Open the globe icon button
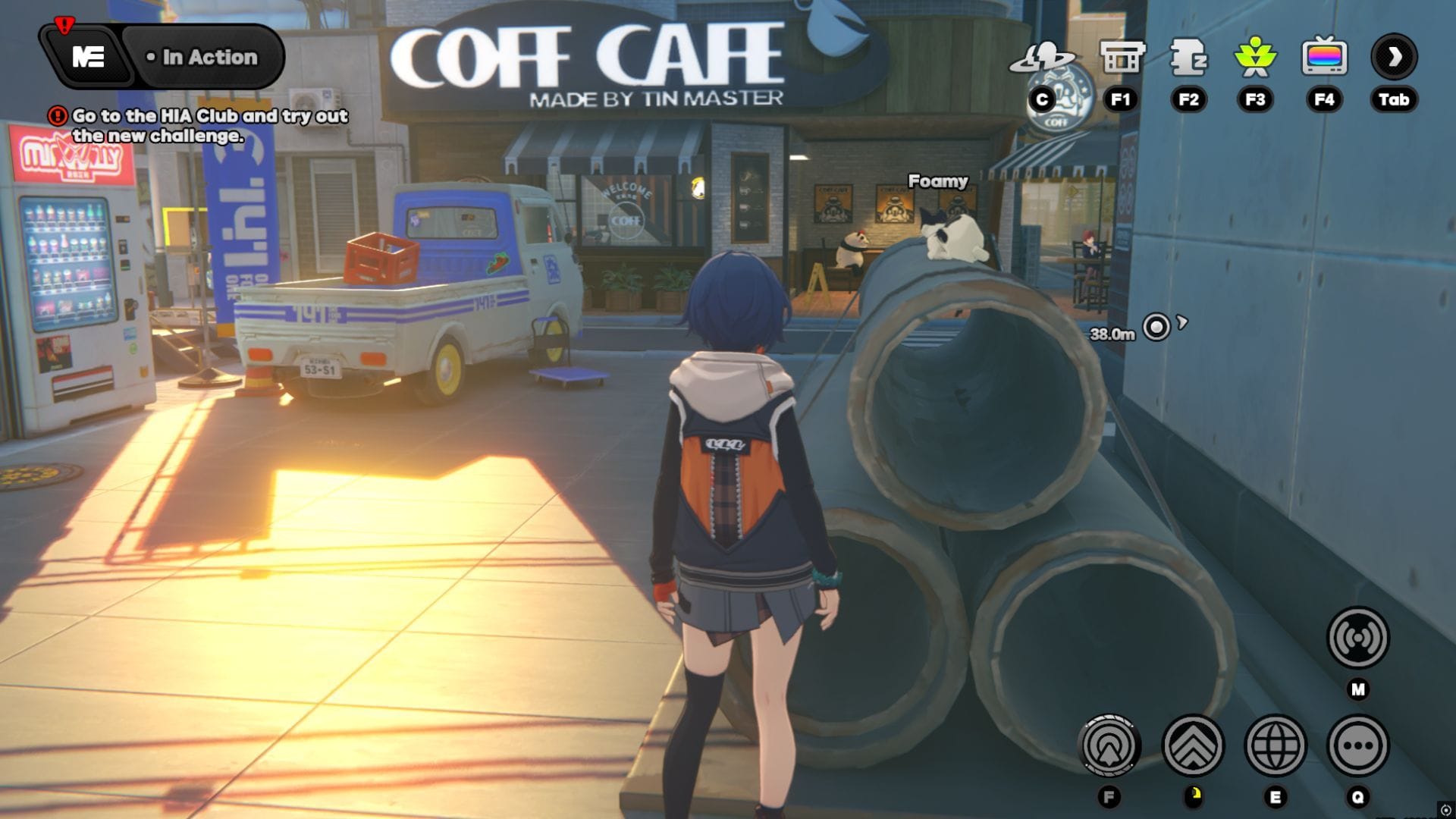Screen dimensions: 1456x819 click(x=1276, y=745)
